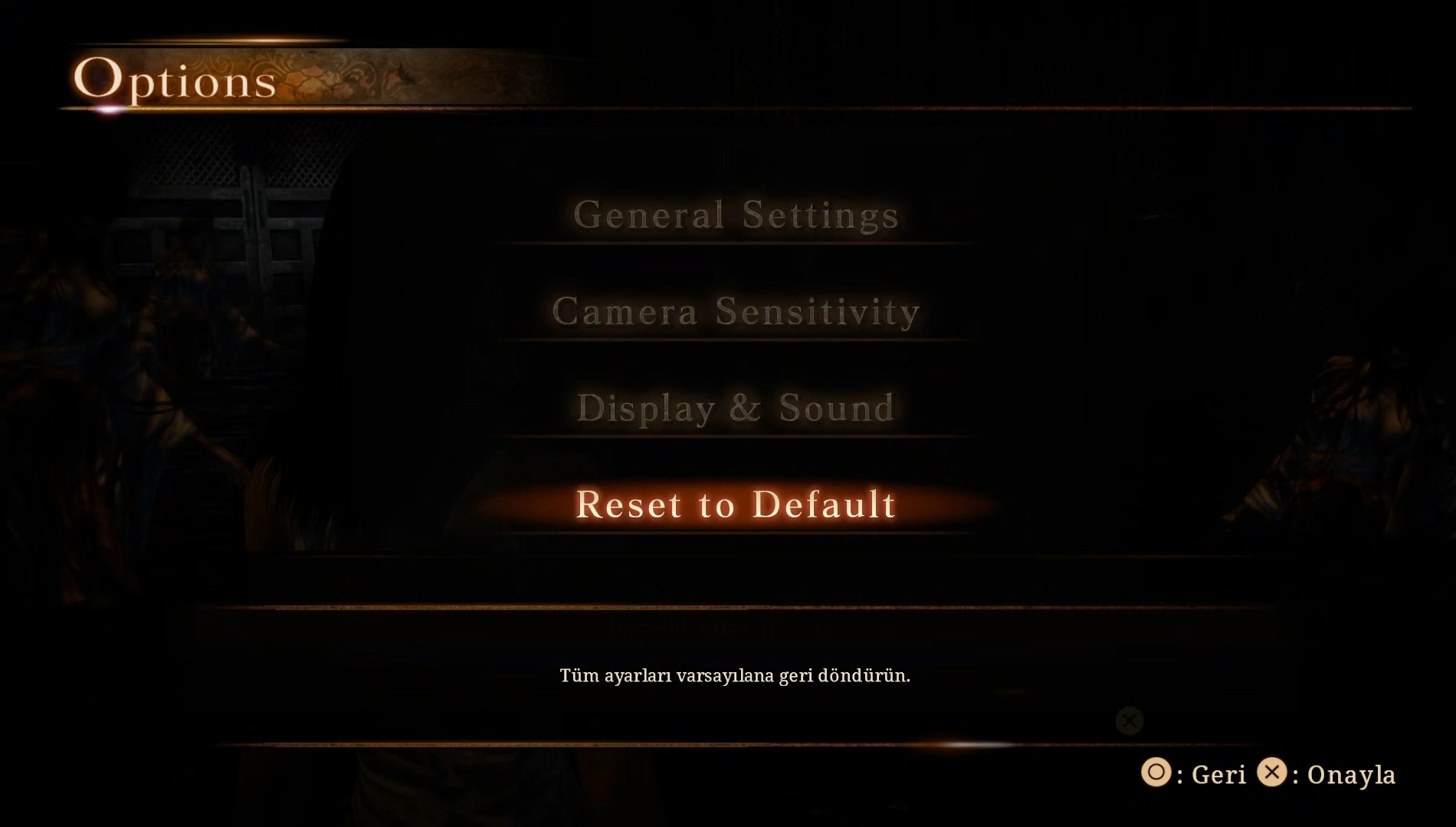Choose Reset to Default
The height and width of the screenshot is (827, 1456).
point(736,505)
